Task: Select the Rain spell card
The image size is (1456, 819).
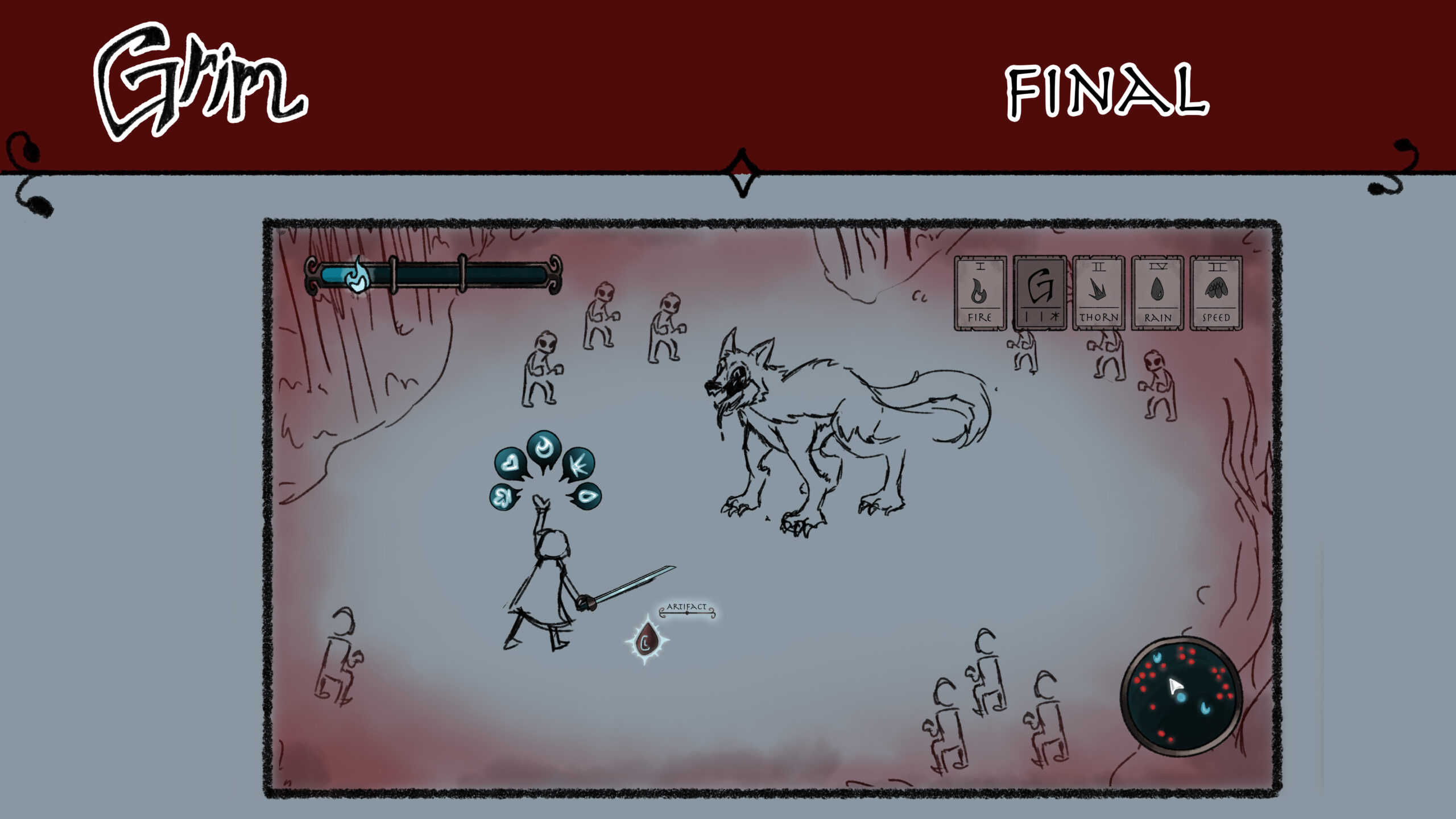Action: point(1157,293)
